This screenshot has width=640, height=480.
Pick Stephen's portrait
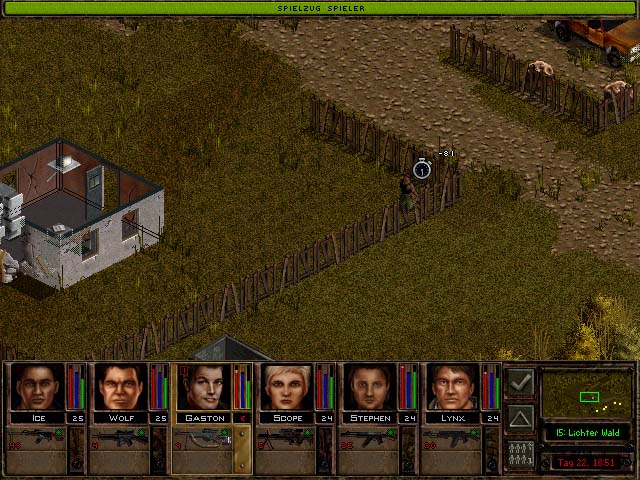[x=371, y=387]
